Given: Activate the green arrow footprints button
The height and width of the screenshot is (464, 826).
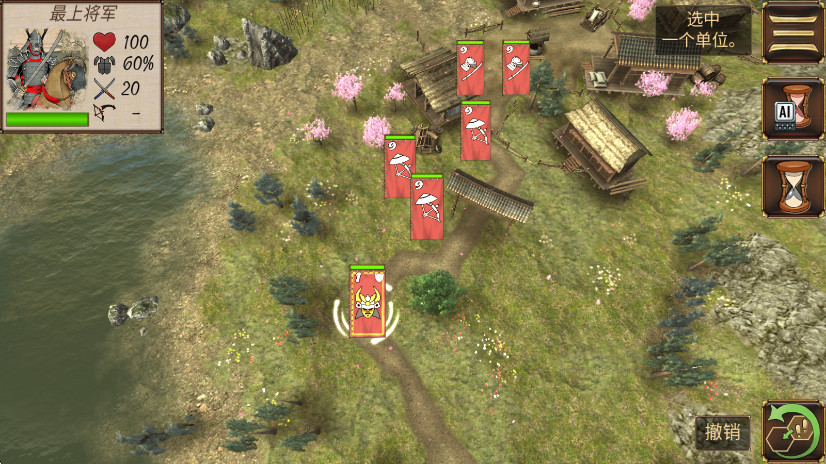Looking at the screenshot, I should point(791,431).
